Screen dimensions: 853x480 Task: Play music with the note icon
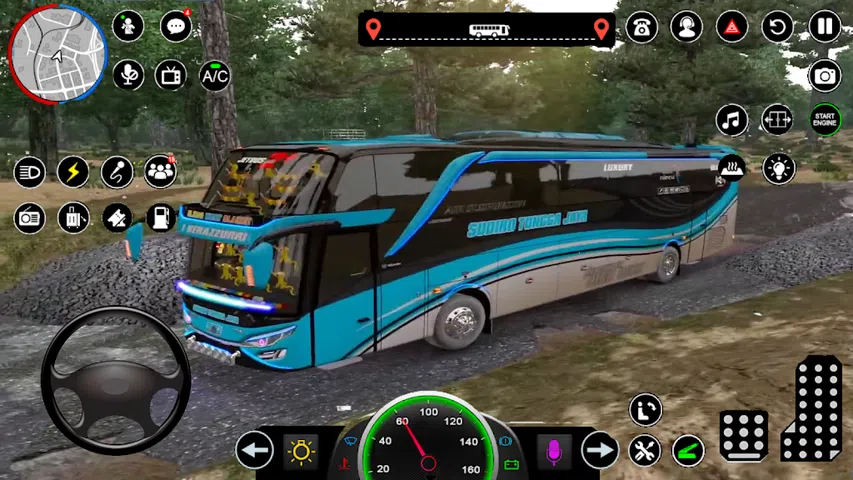pyautogui.click(x=732, y=120)
